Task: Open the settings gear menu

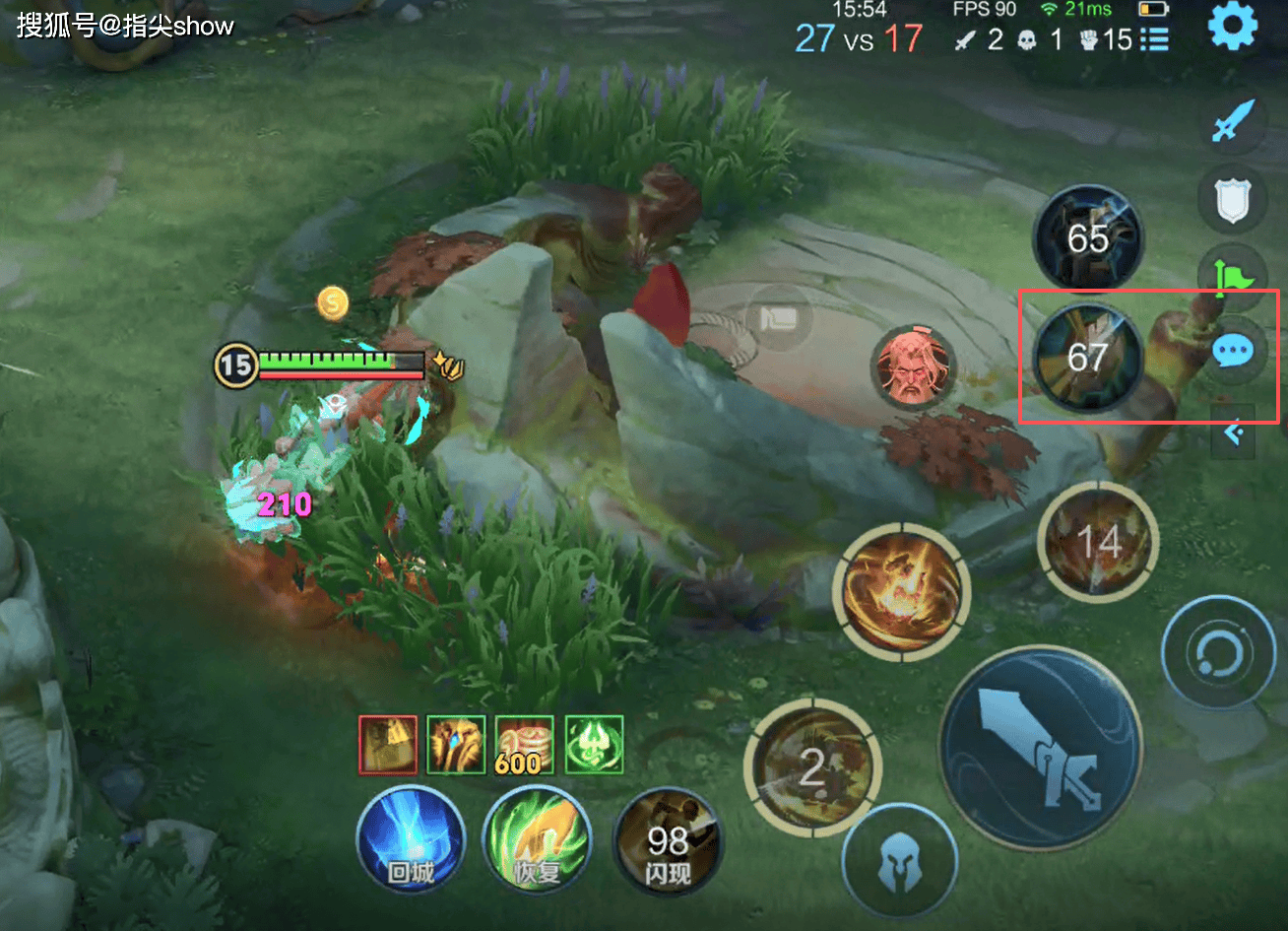Action: pyautogui.click(x=1233, y=27)
